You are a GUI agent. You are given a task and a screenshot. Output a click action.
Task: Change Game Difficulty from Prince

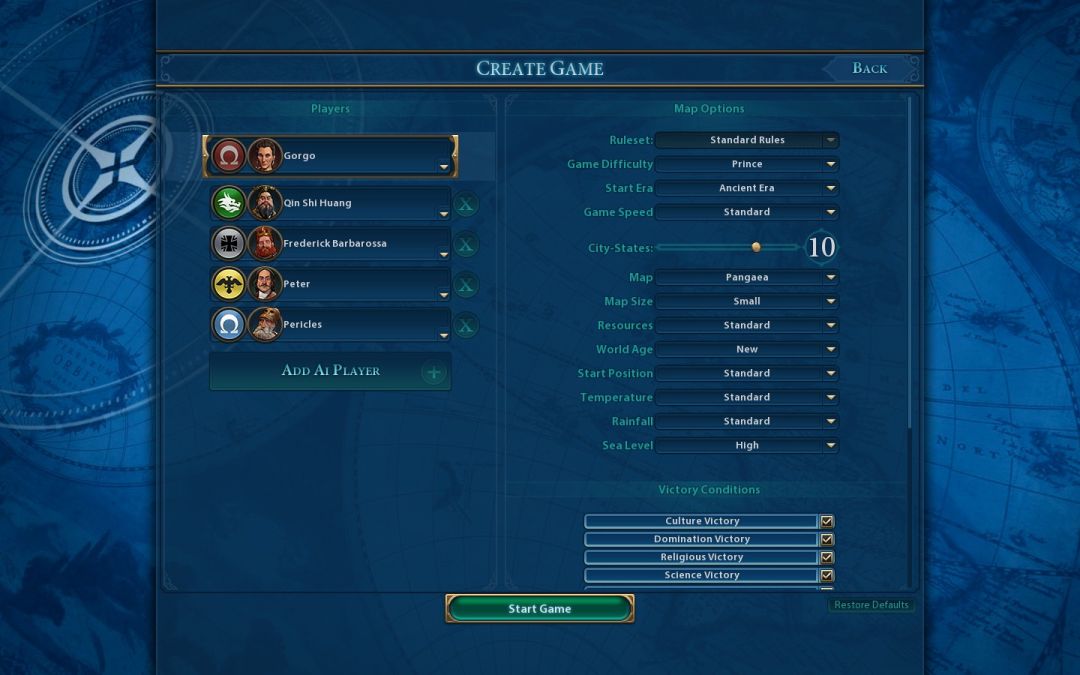pyautogui.click(x=747, y=164)
